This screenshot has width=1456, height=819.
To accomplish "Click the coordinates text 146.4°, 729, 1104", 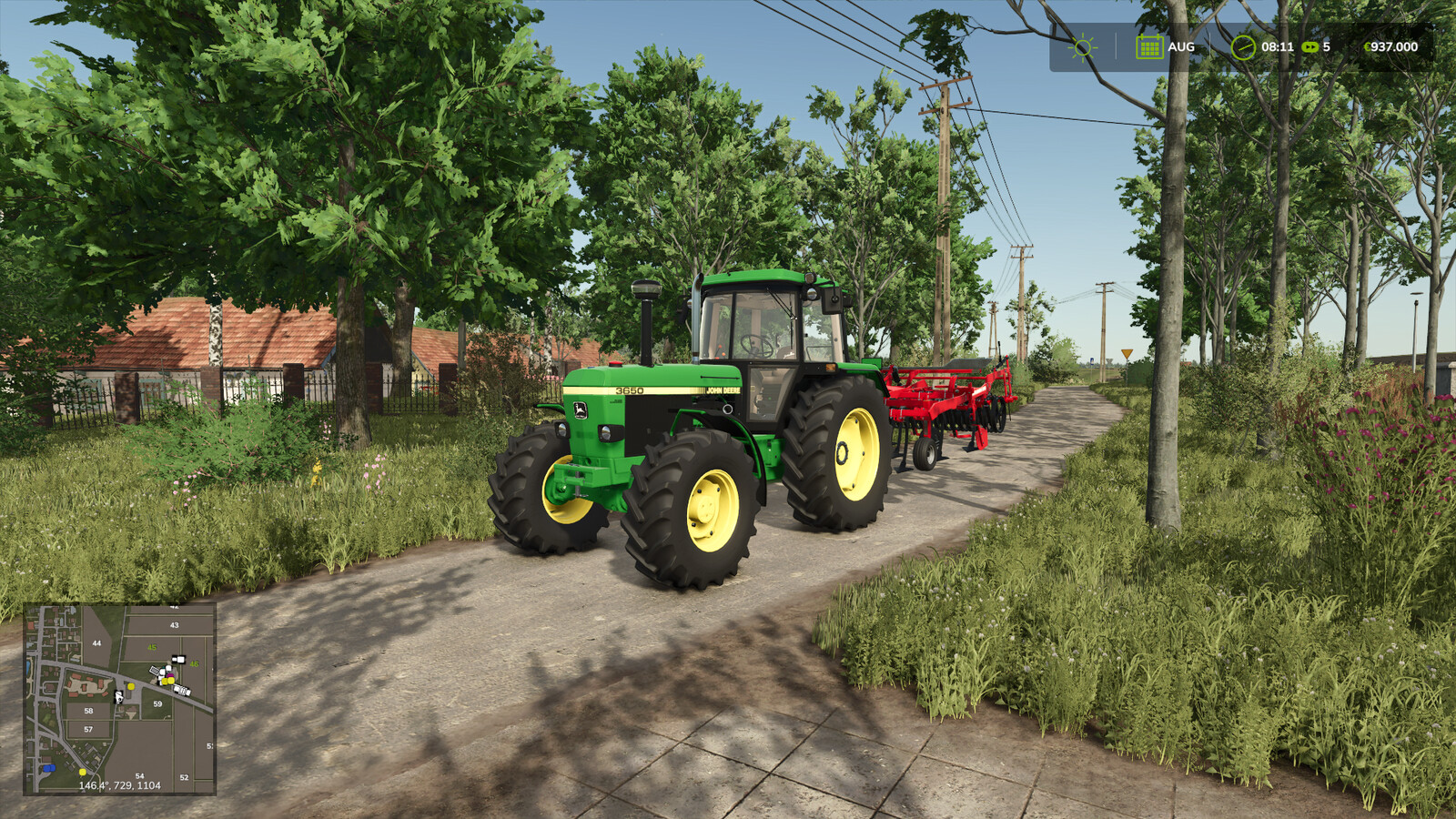I will [120, 785].
